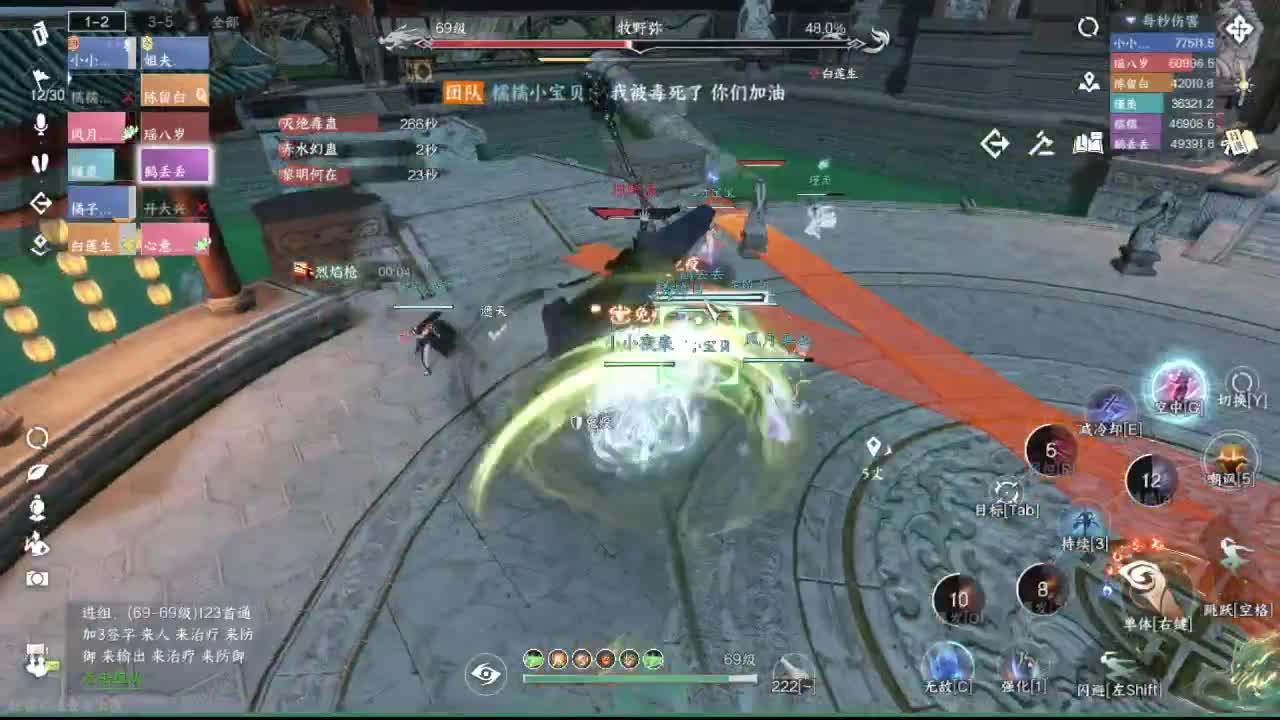Activate the 空中[G] aerial skill icon
The width and height of the screenshot is (1280, 720).
point(1176,390)
